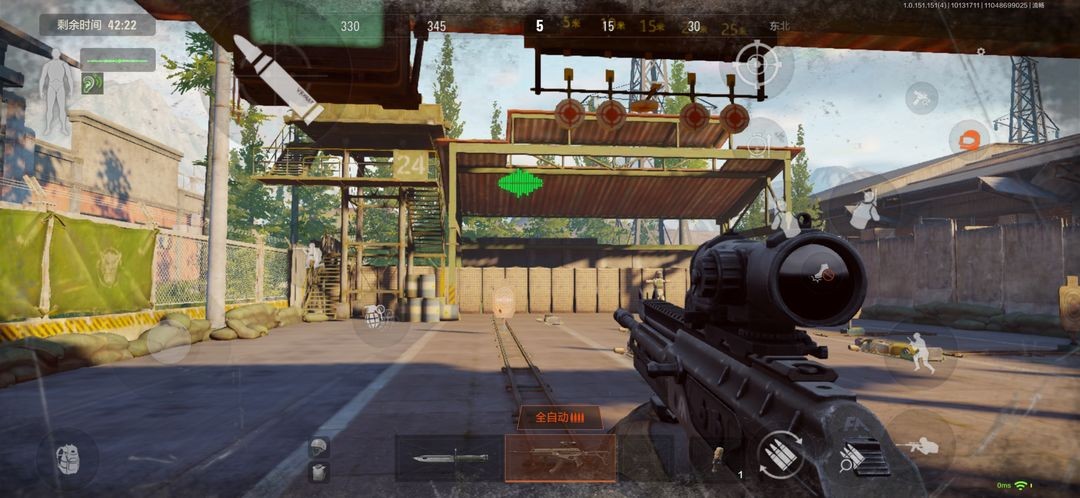Open settings via the small gear icon

981,52
